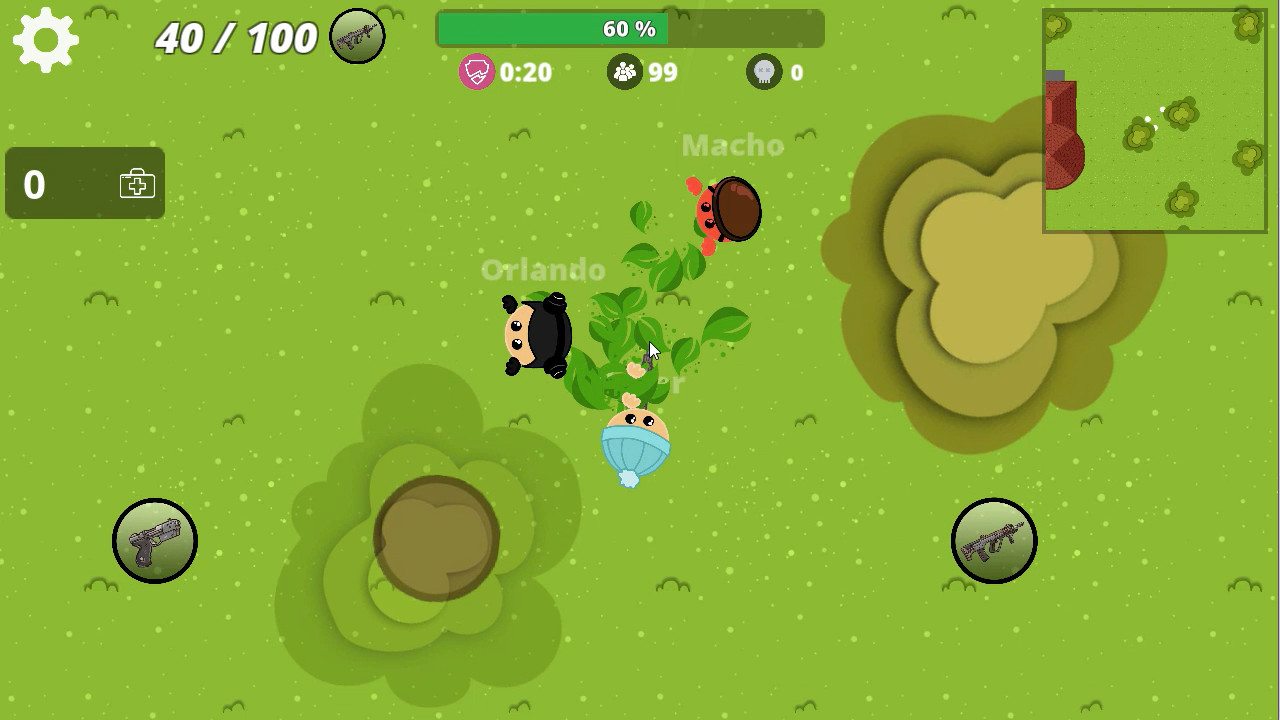Click the equipped rifle icon near health bar
Image resolution: width=1280 pixels, height=720 pixels.
point(357,36)
